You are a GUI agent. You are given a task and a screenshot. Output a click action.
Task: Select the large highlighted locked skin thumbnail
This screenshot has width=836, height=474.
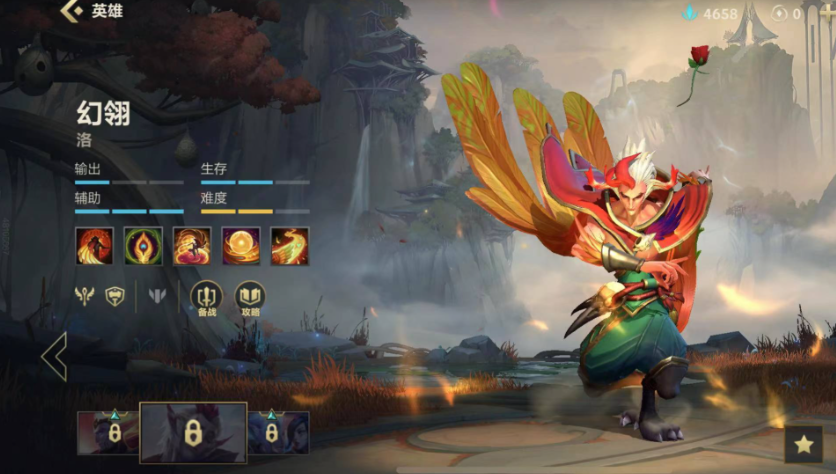193,433
